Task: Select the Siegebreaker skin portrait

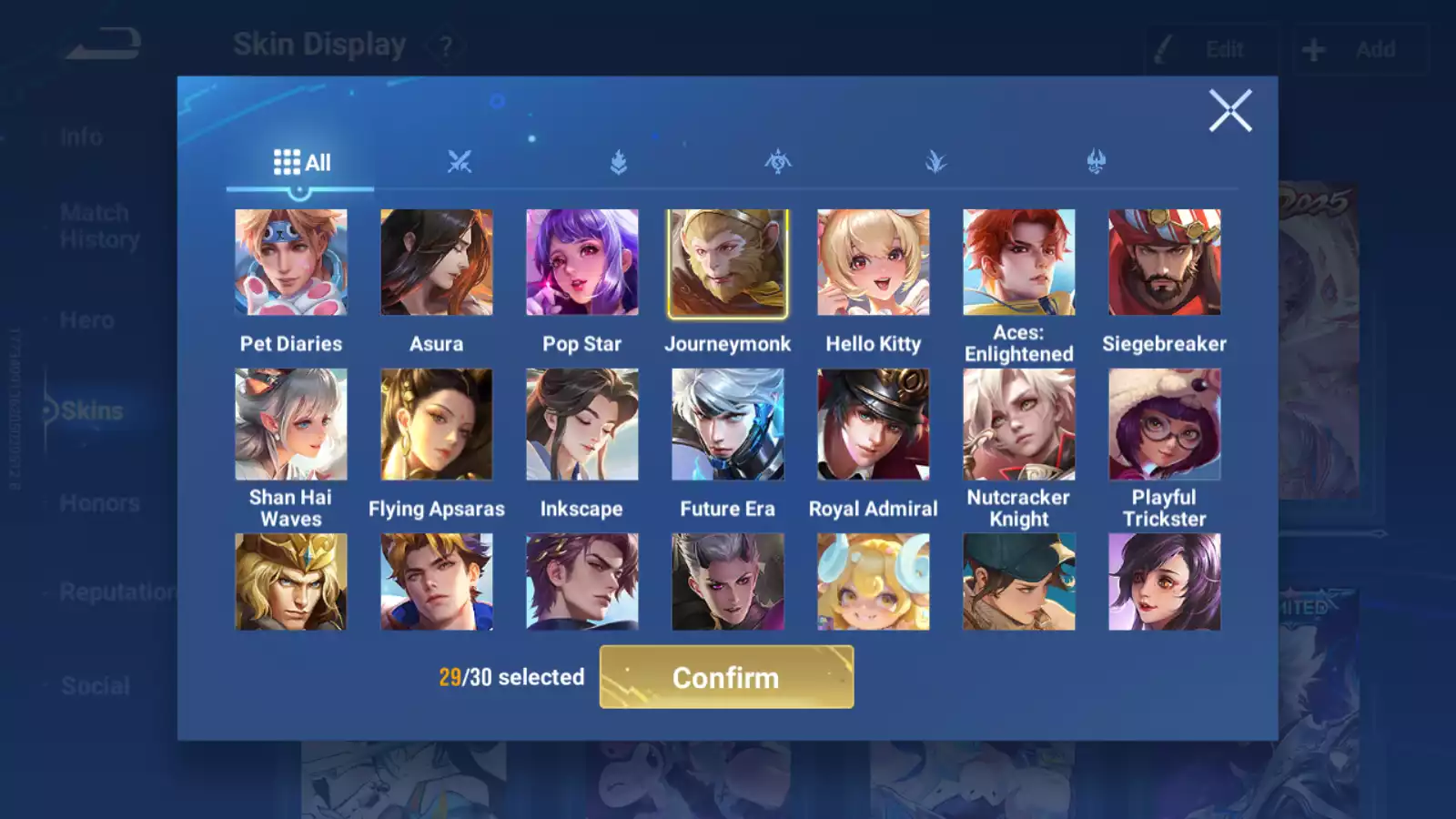Action: [x=1165, y=263]
